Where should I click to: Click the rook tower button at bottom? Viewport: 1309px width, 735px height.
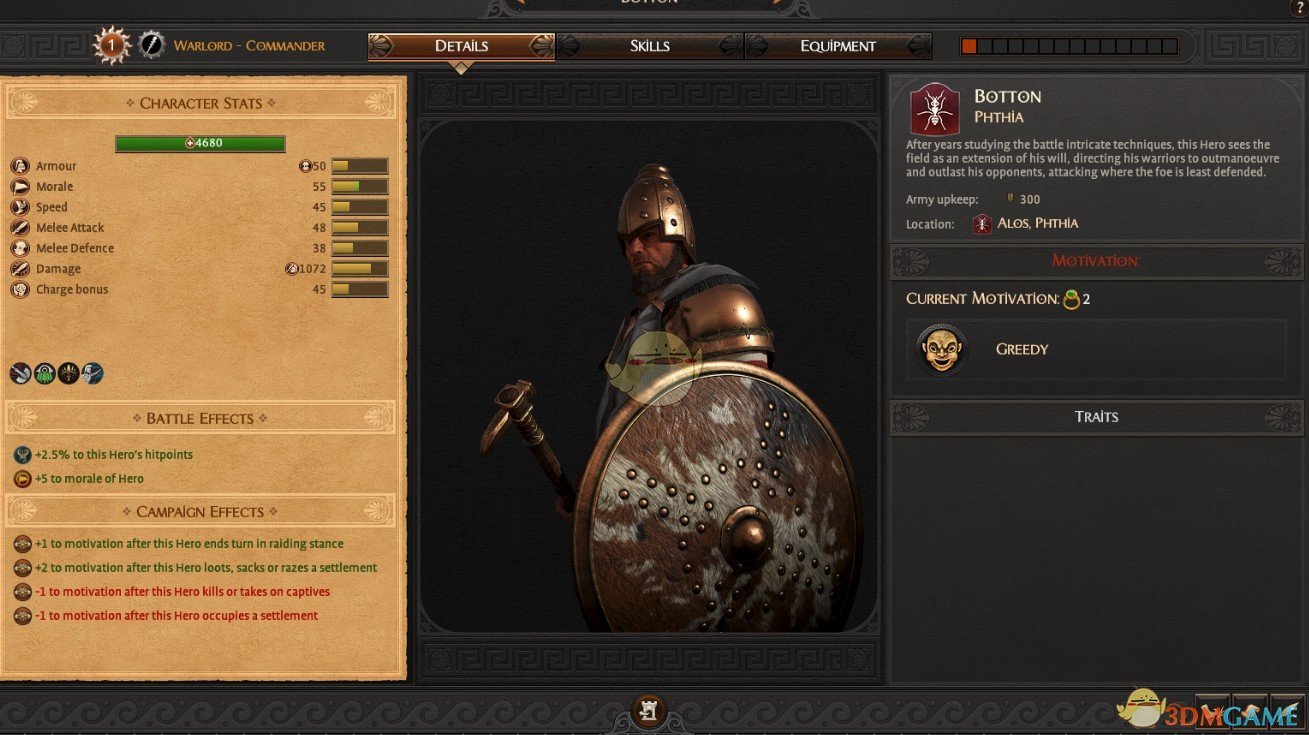[x=648, y=710]
